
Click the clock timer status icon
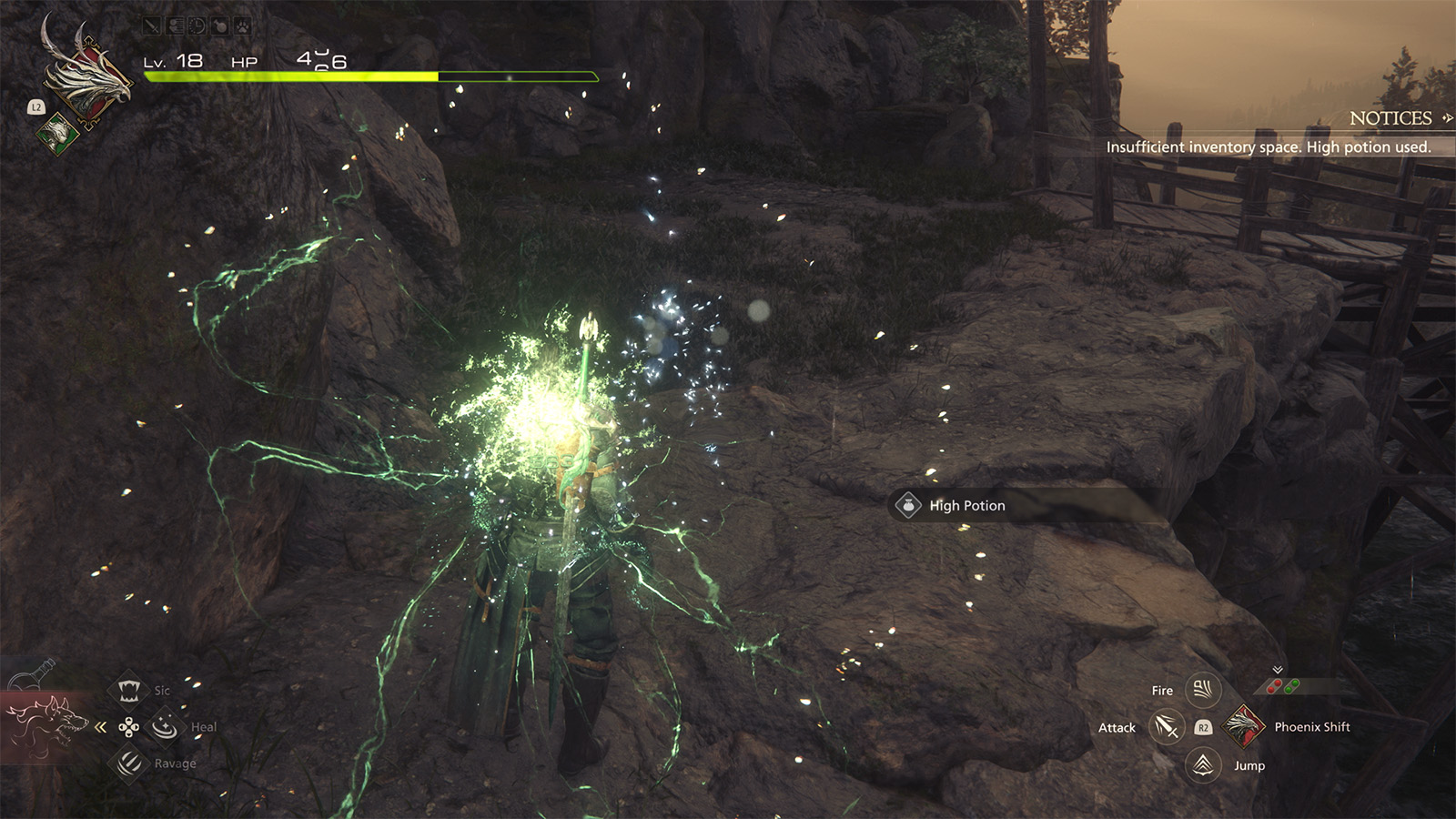[197, 26]
